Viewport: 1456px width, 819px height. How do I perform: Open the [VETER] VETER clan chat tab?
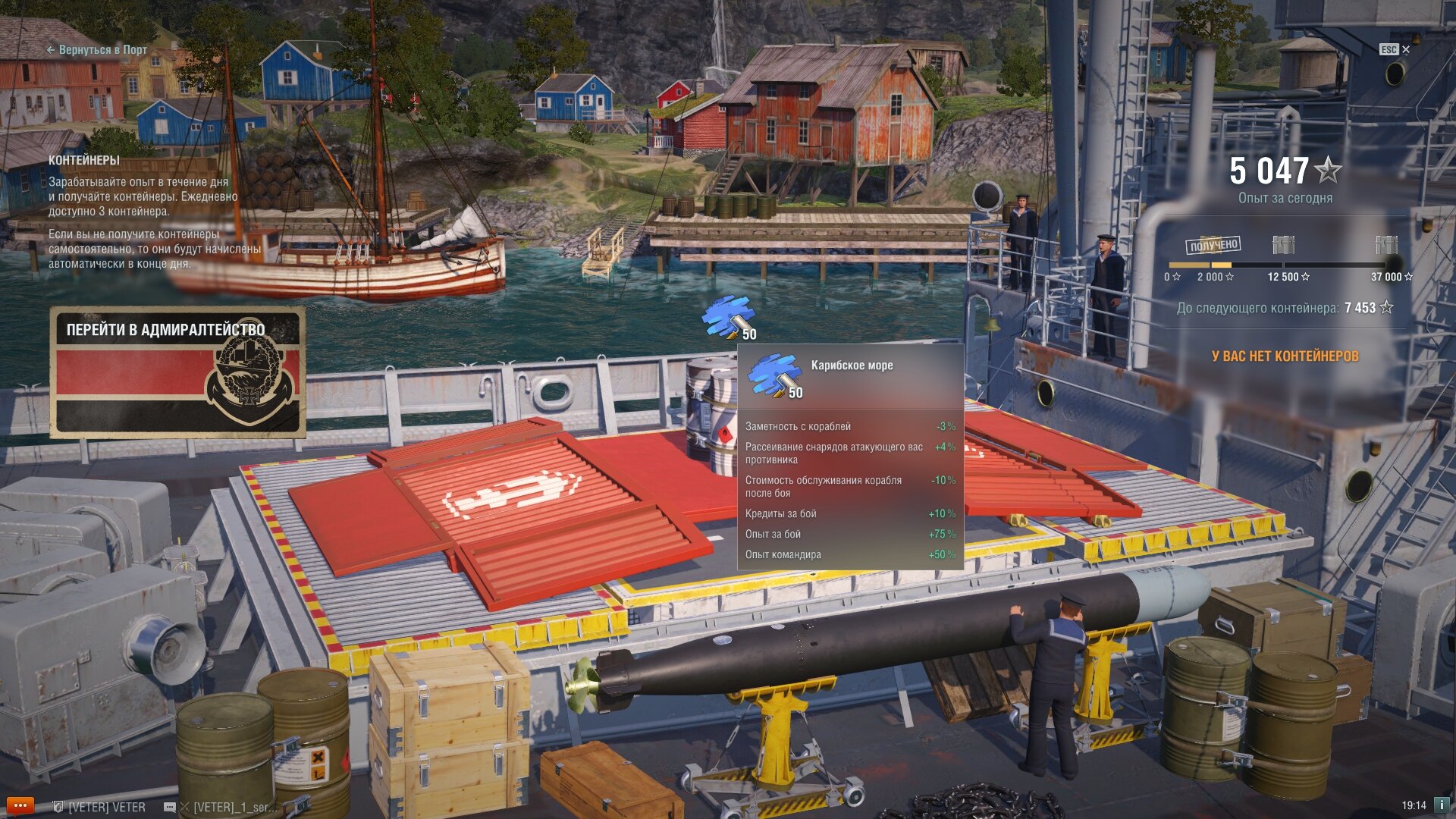(x=99, y=807)
